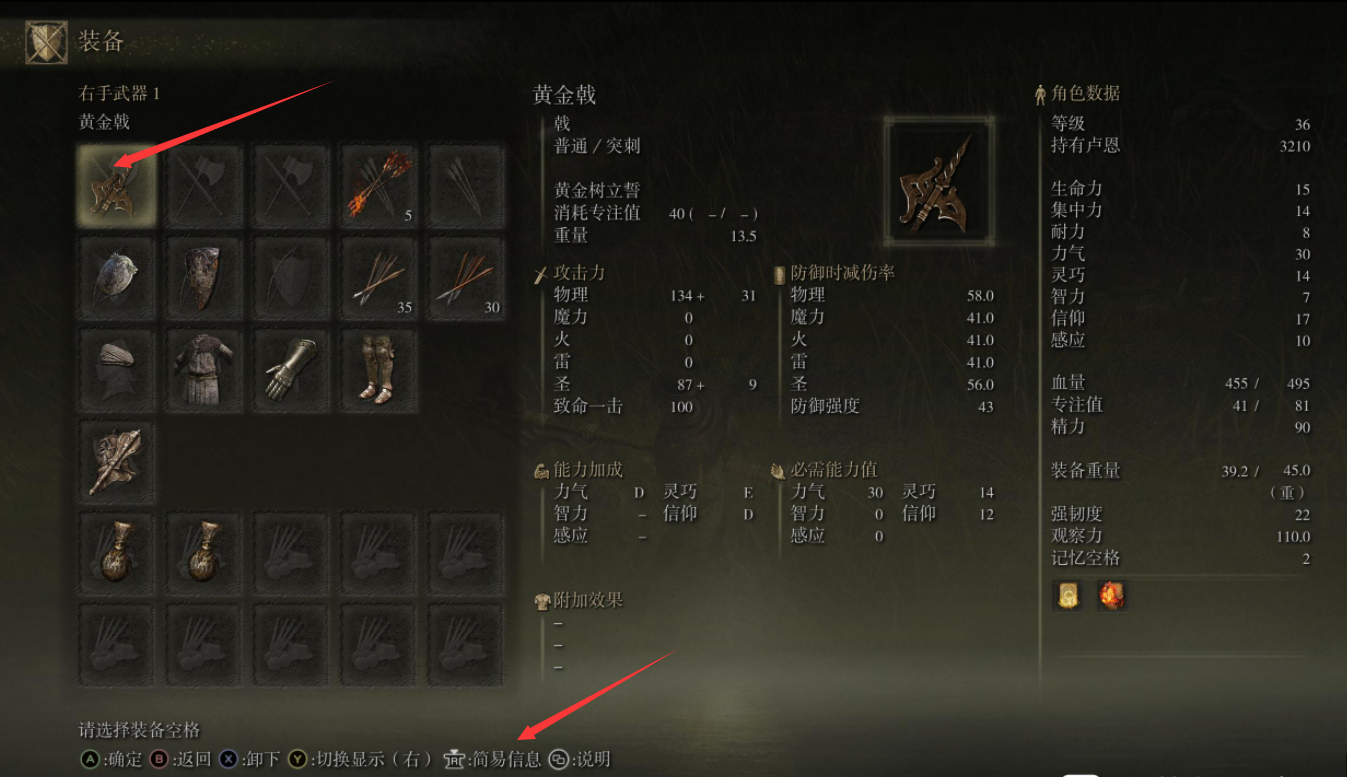Click the wrapped weapon slot in the fourth row

[x=116, y=460]
